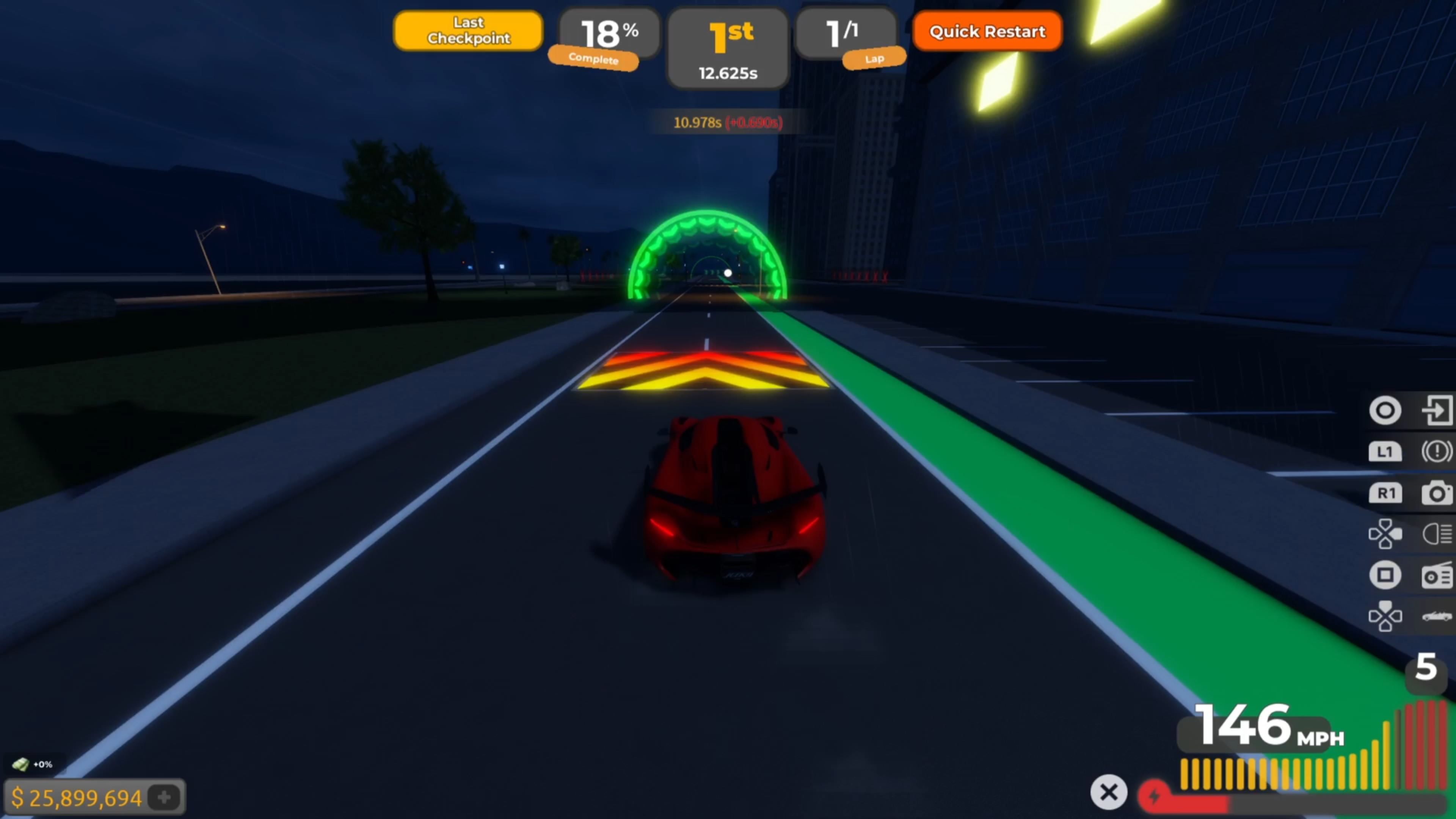Image resolution: width=1456 pixels, height=819 pixels.
Task: Engage the handbrake warning icon
Action: 1436,451
